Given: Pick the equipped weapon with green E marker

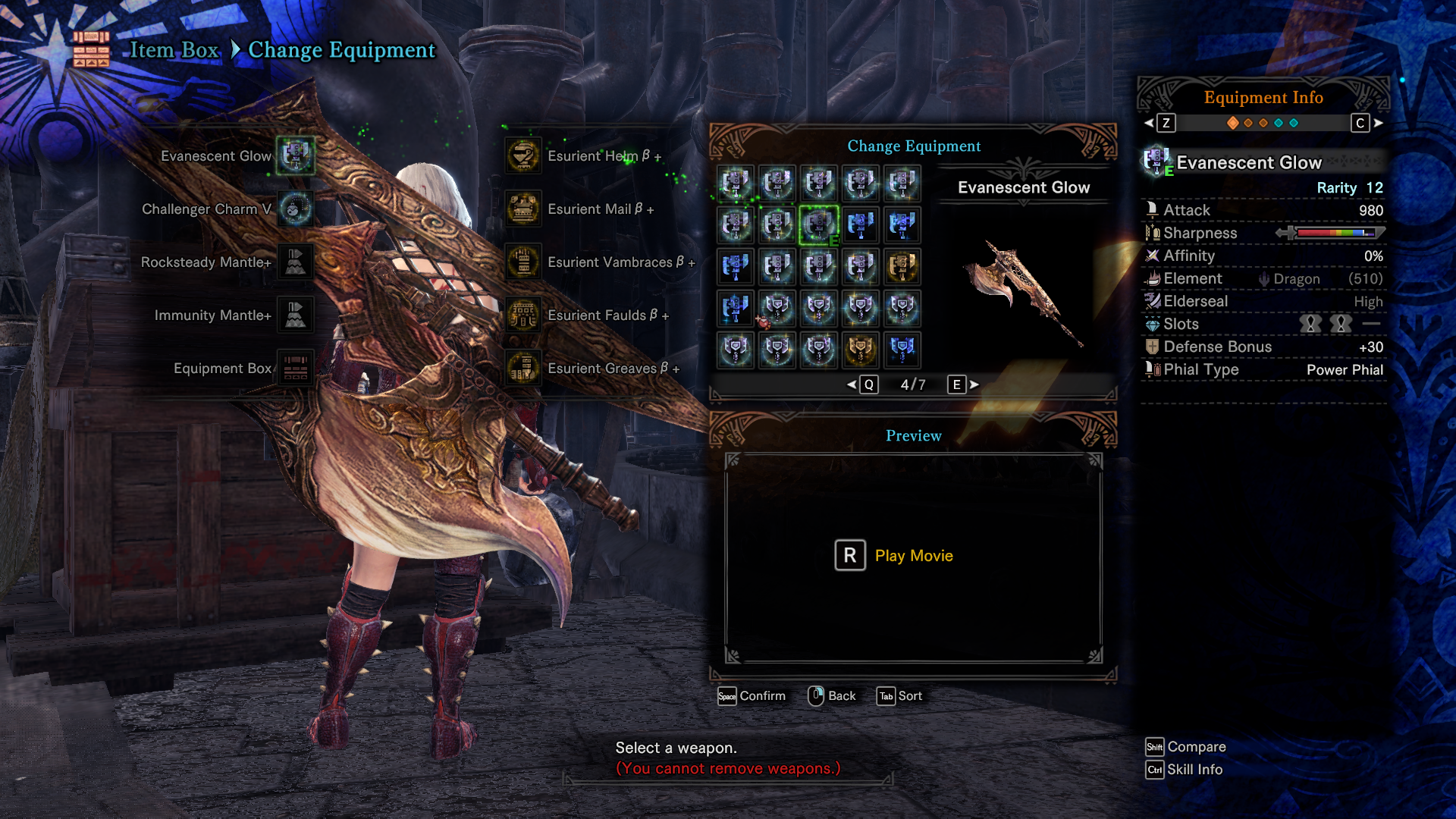Looking at the screenshot, I should tap(819, 225).
